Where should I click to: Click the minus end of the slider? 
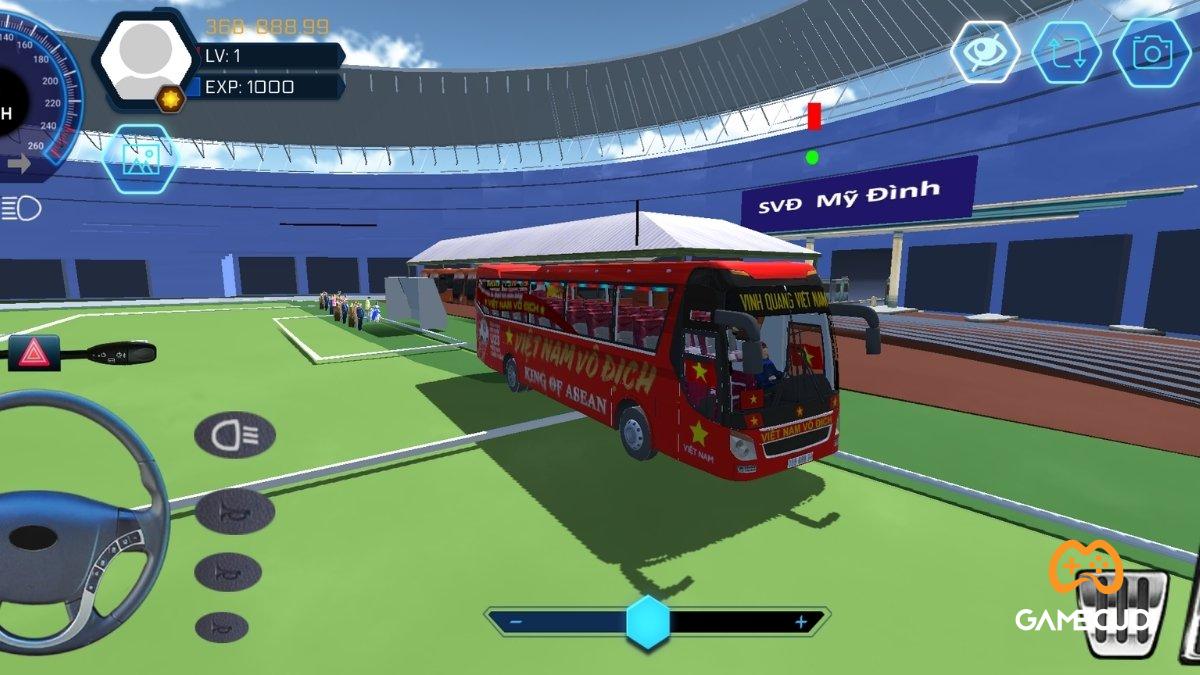pyautogui.click(x=516, y=622)
